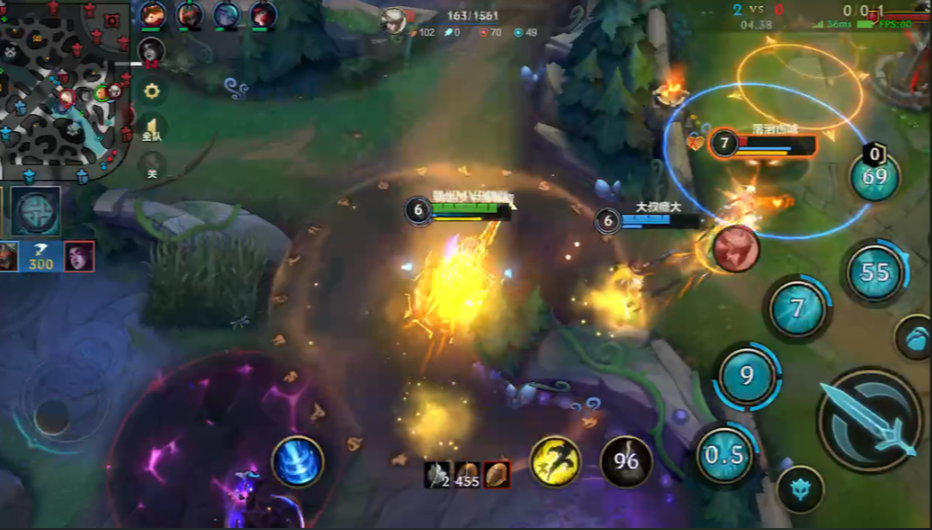The height and width of the screenshot is (530, 932).
Task: Activate the ultimate ability showing 55 cooldown
Action: tap(875, 272)
